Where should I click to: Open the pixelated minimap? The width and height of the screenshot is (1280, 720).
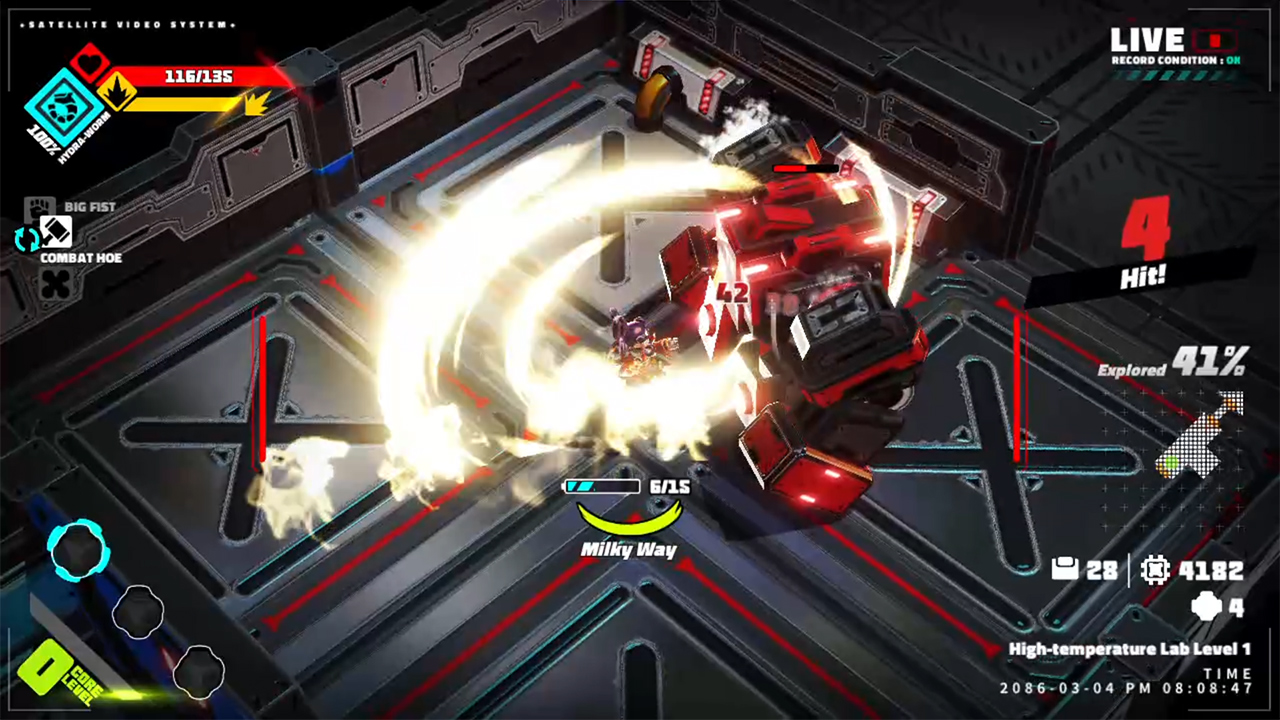pos(1200,435)
